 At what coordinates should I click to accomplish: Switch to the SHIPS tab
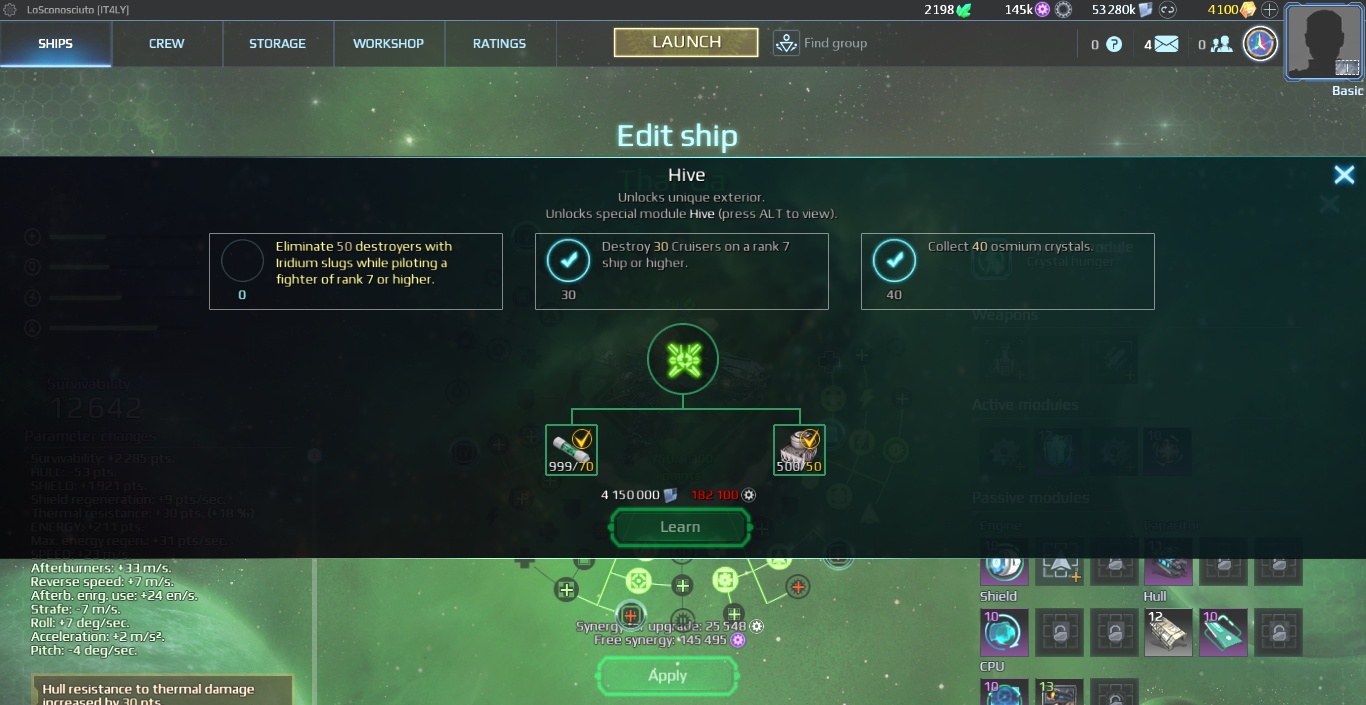click(x=56, y=44)
